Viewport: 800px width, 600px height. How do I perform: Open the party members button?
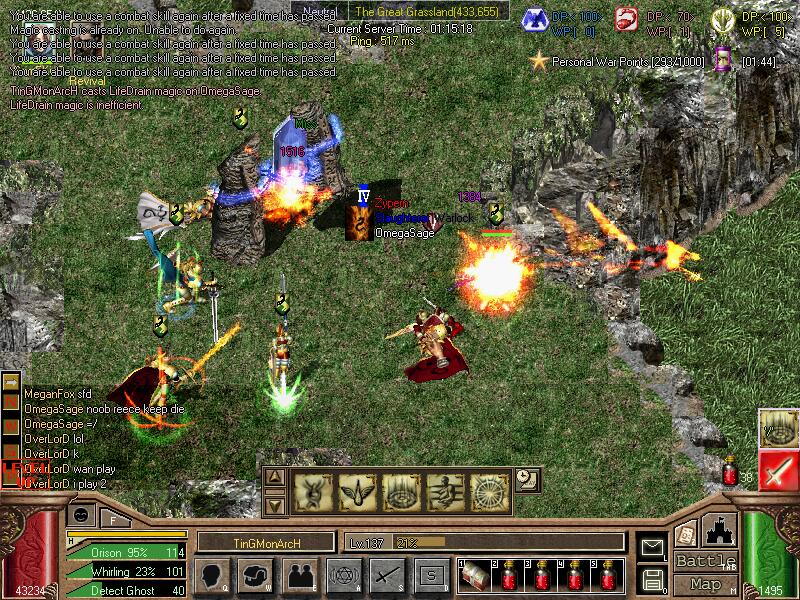pos(300,575)
